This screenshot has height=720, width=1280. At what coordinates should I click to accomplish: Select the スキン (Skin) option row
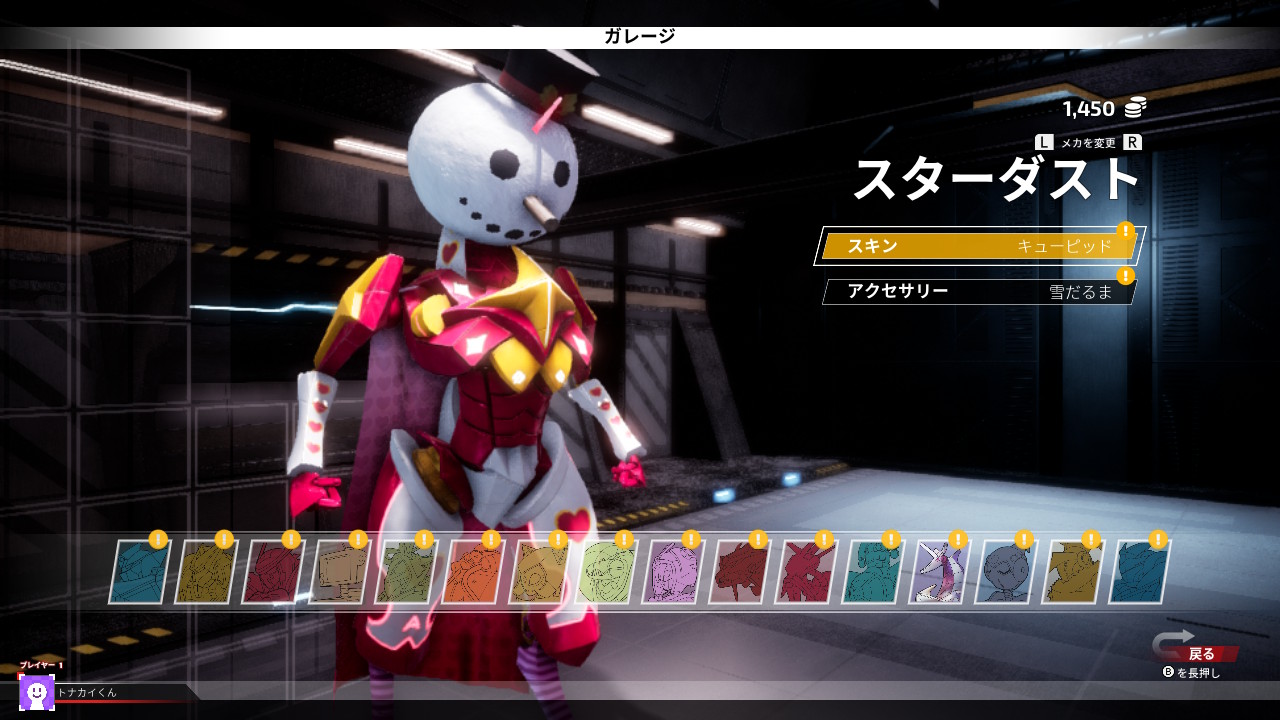tap(978, 246)
